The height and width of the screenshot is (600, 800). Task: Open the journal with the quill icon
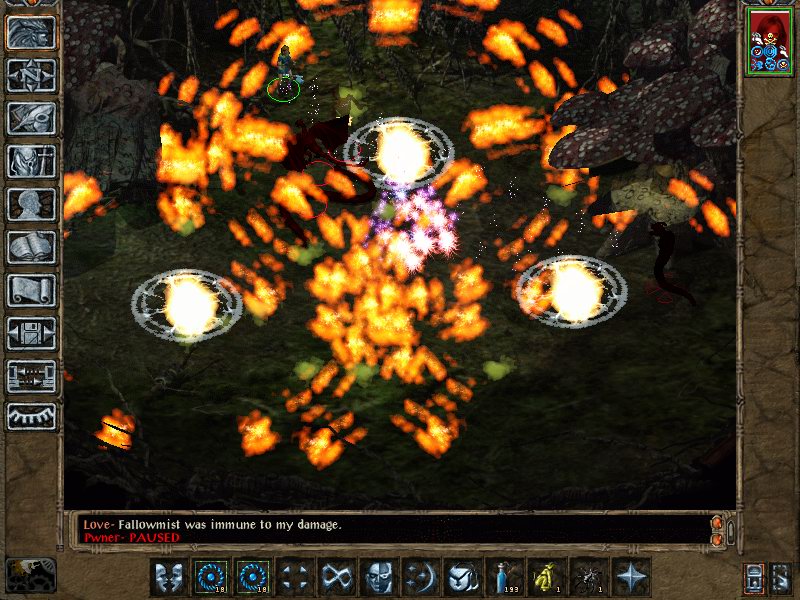(x=31, y=118)
